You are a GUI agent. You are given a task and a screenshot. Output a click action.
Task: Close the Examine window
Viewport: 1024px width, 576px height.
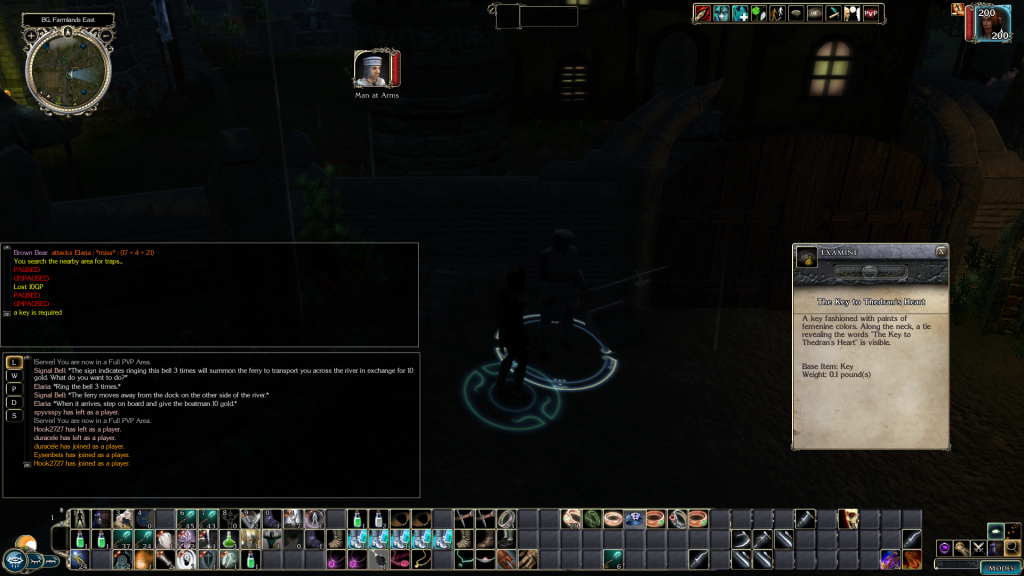[x=940, y=252]
